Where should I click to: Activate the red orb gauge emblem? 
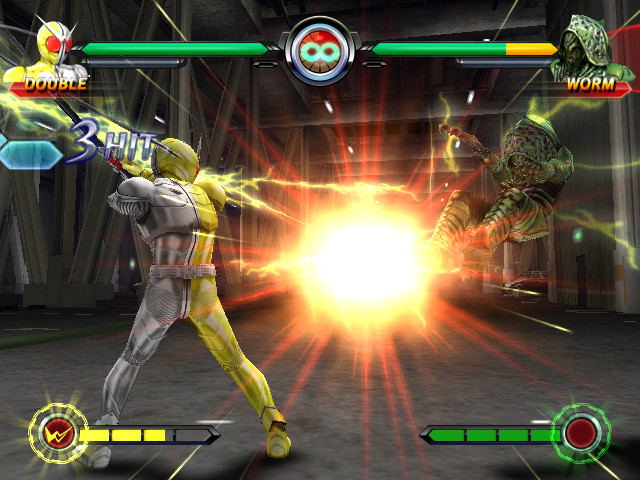pos(580,434)
